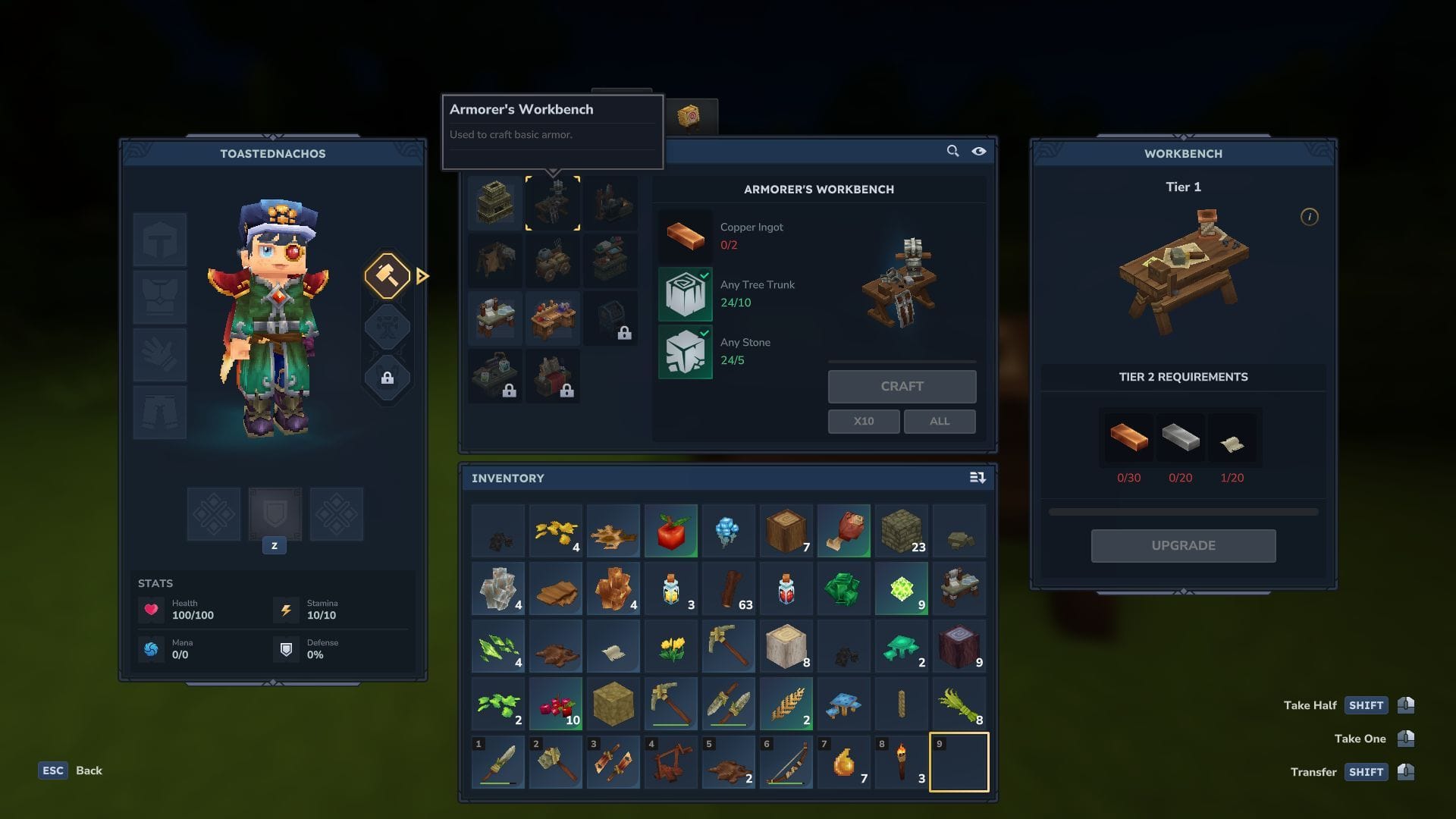The height and width of the screenshot is (819, 1456).
Task: Select the Copper Ingot ingredient icon
Action: coord(685,236)
